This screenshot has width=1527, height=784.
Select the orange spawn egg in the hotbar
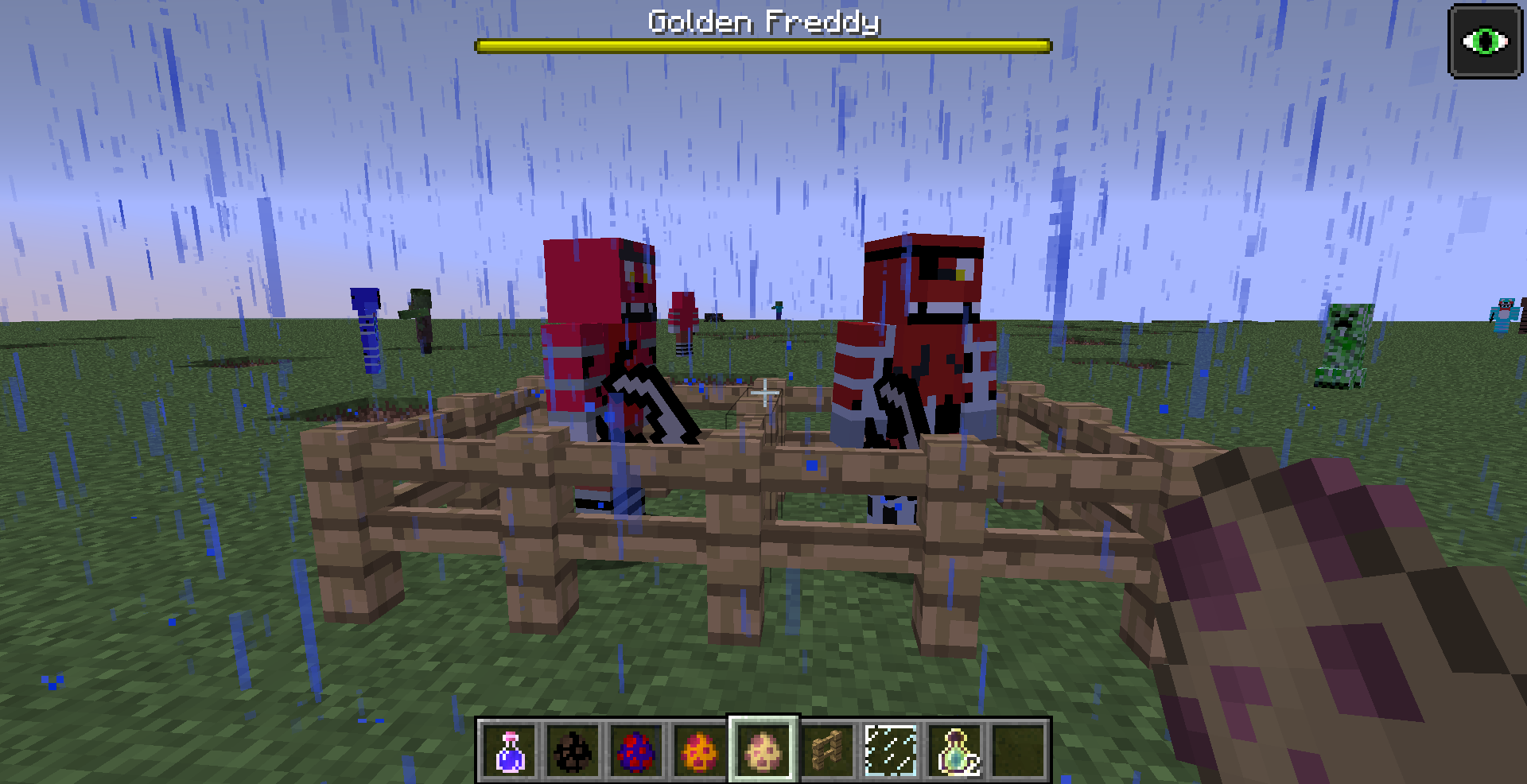click(x=699, y=747)
